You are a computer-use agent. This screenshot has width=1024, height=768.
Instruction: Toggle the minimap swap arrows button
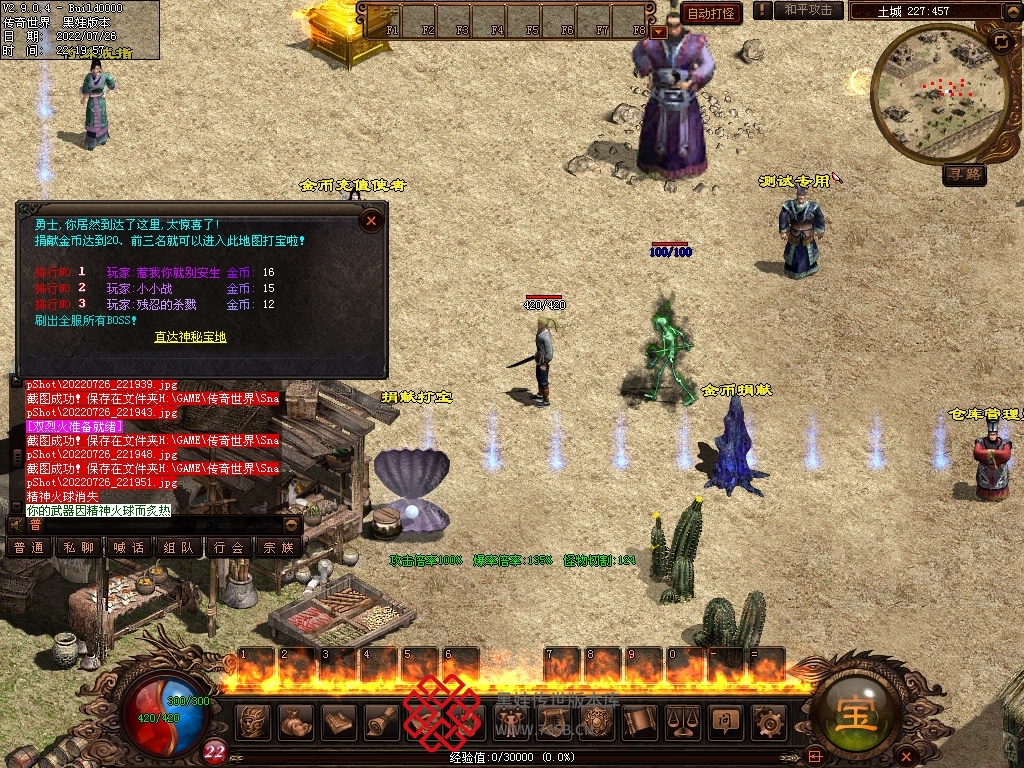(x=1000, y=42)
